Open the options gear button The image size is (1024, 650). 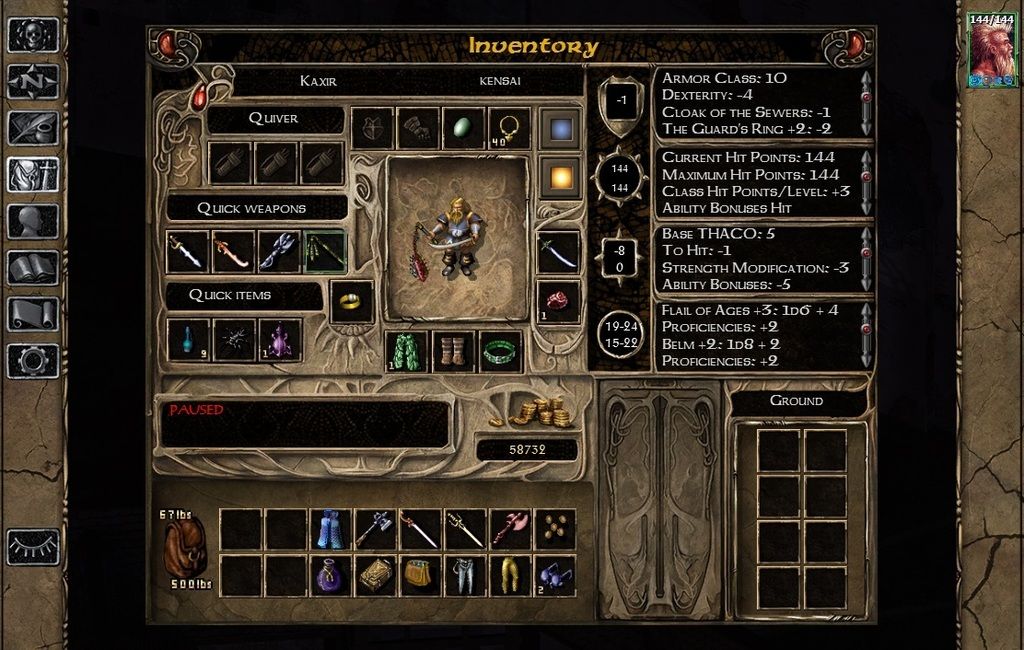click(33, 359)
